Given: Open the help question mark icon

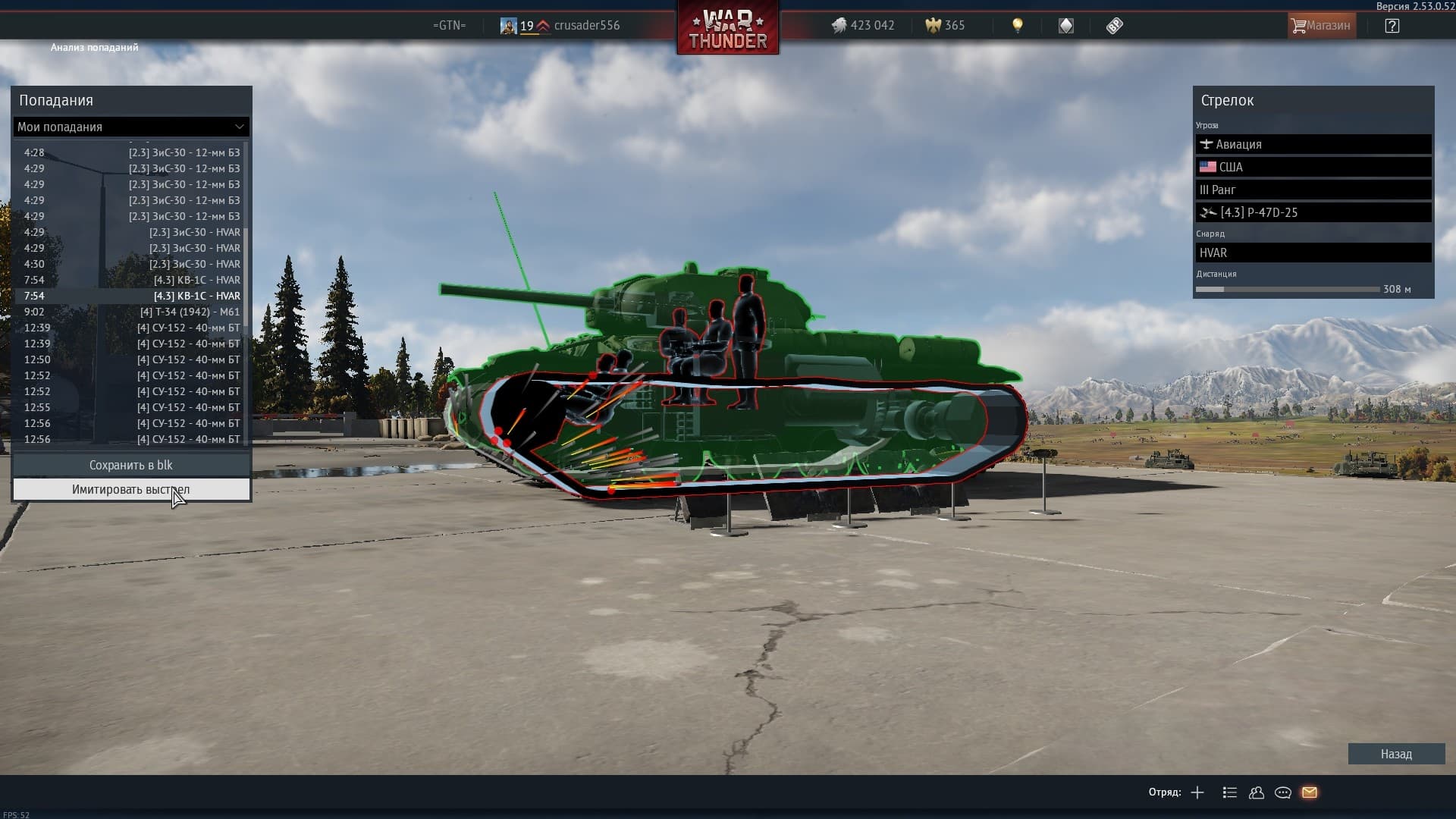Looking at the screenshot, I should (x=1392, y=26).
